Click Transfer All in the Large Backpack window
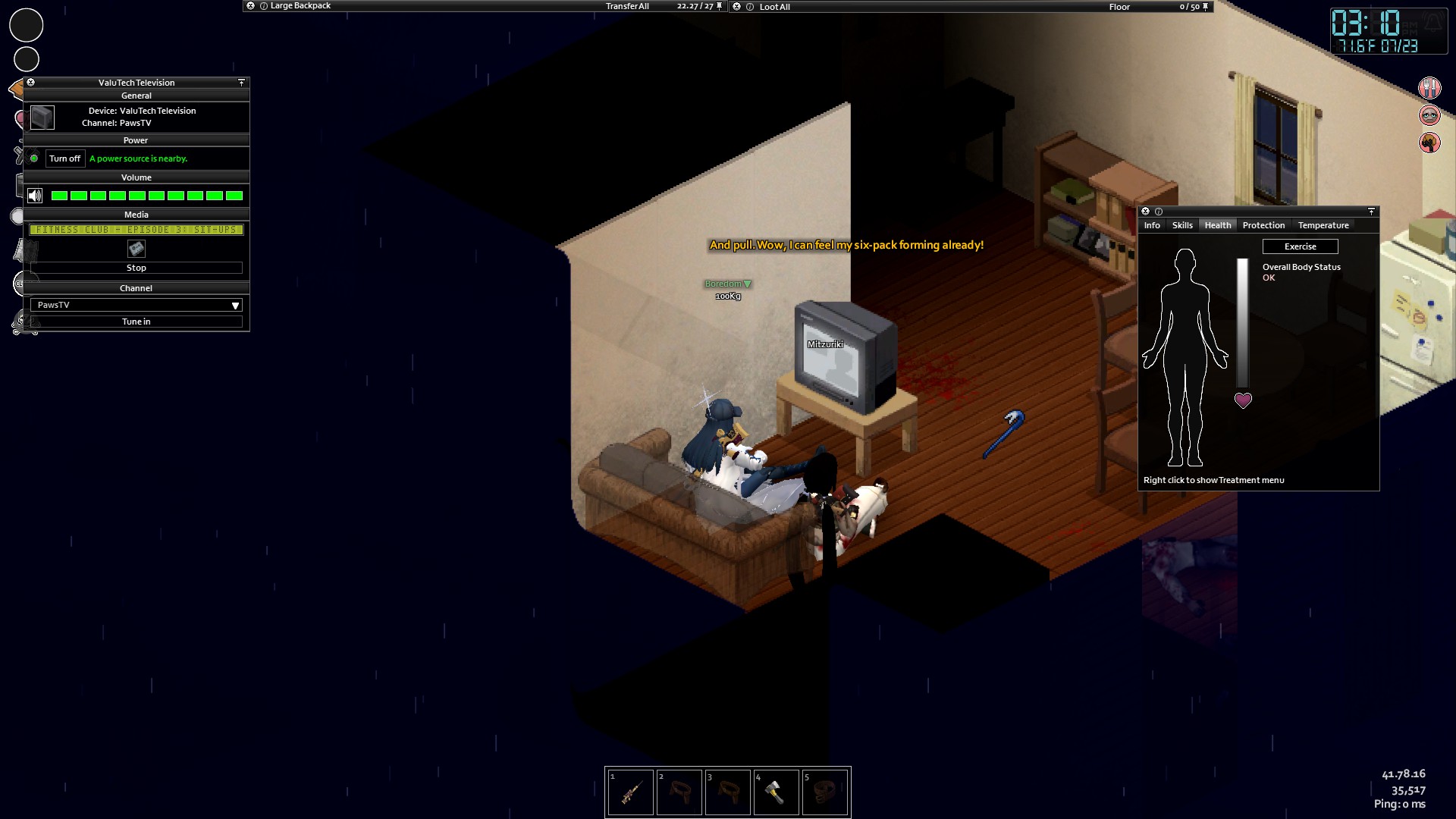1456x819 pixels. (626, 5)
